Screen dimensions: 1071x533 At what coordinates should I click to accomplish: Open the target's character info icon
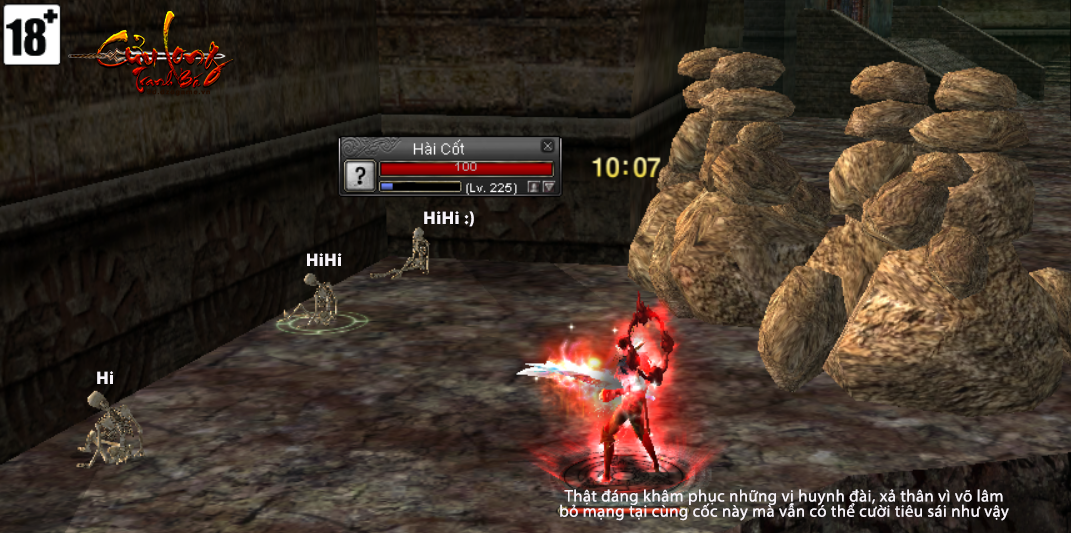(x=534, y=187)
